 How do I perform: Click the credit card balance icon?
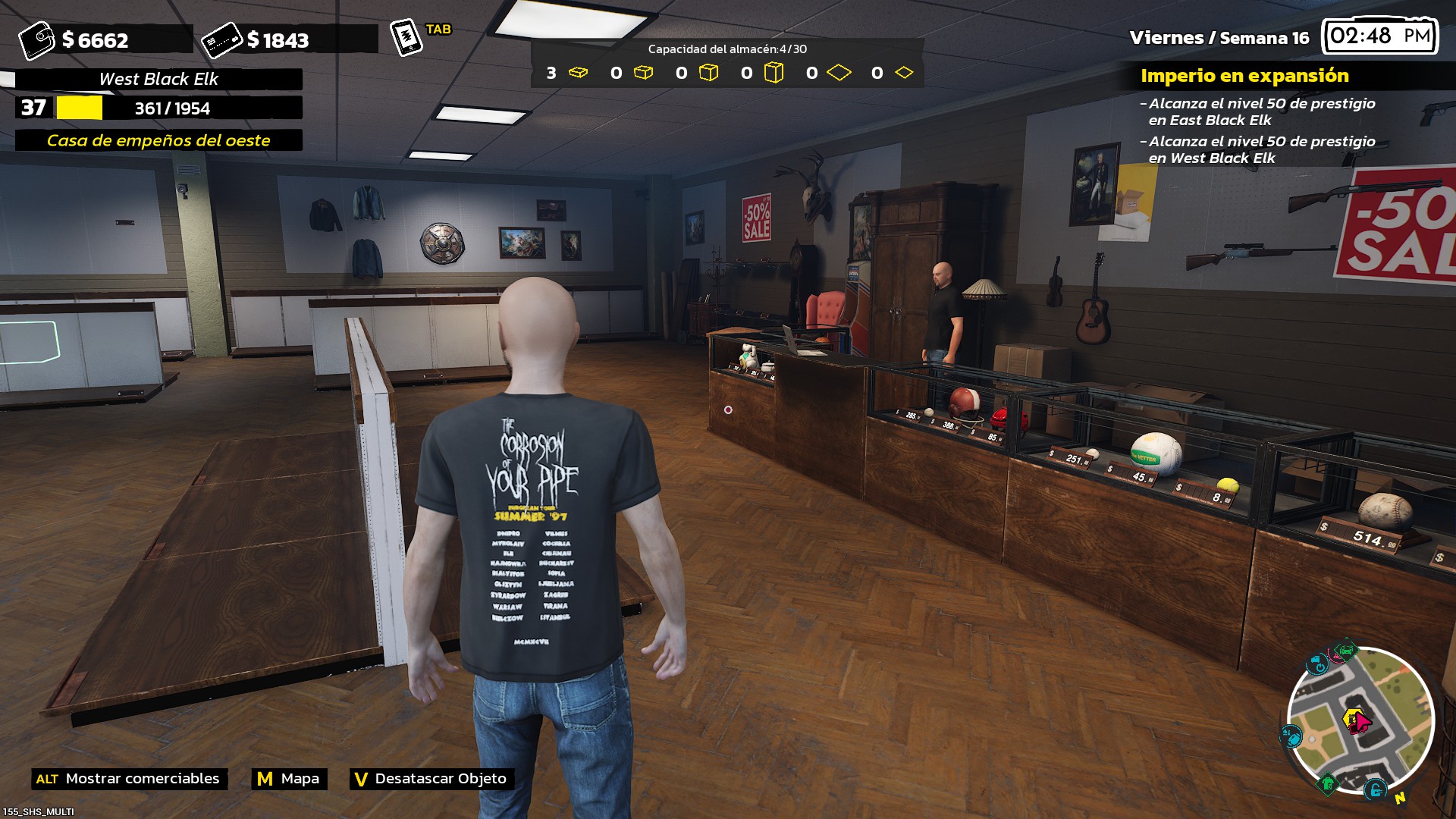point(221,39)
